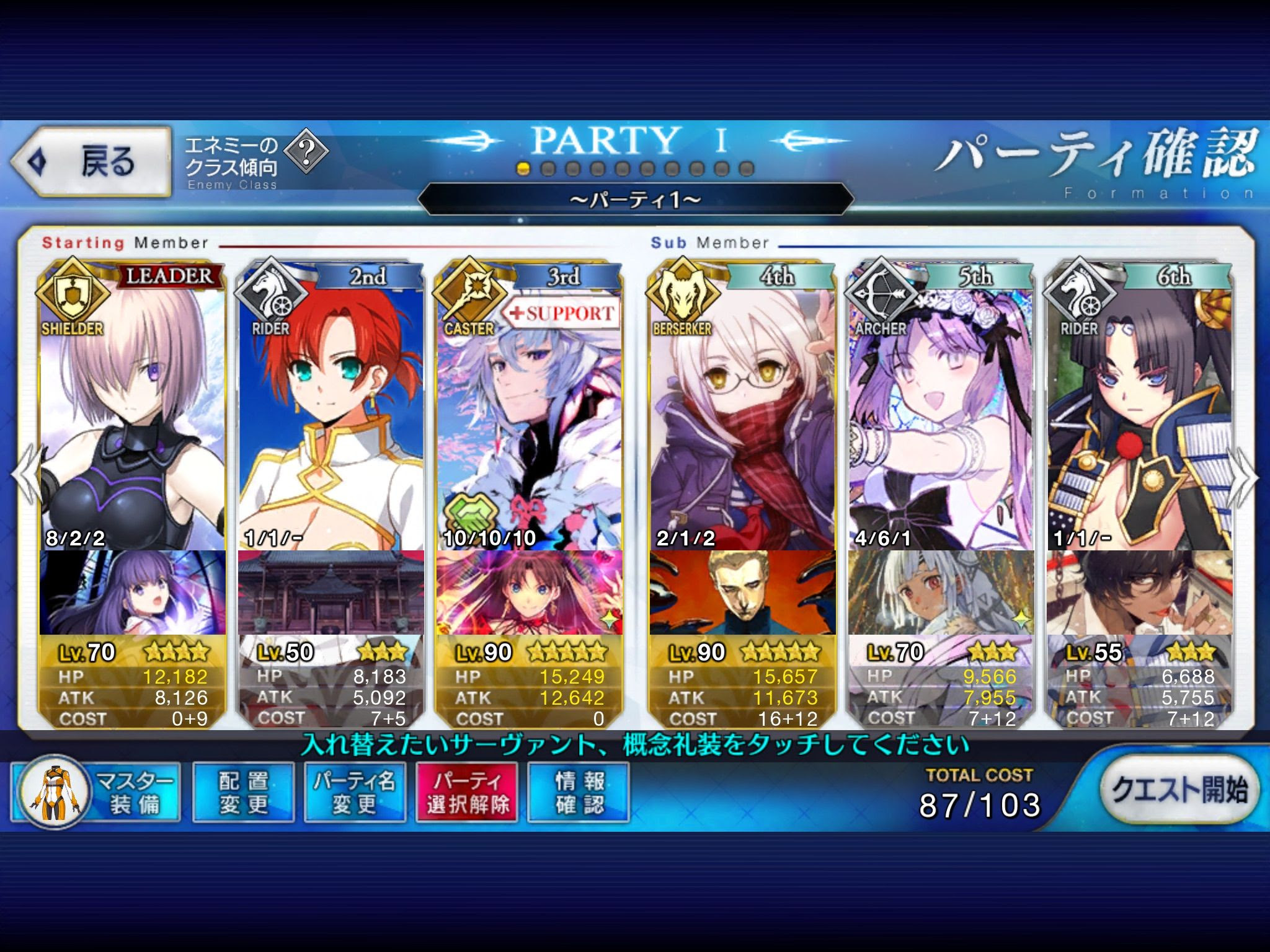Click 情報確認 to view information
Image resolution: width=1270 pixels, height=952 pixels.
[578, 792]
